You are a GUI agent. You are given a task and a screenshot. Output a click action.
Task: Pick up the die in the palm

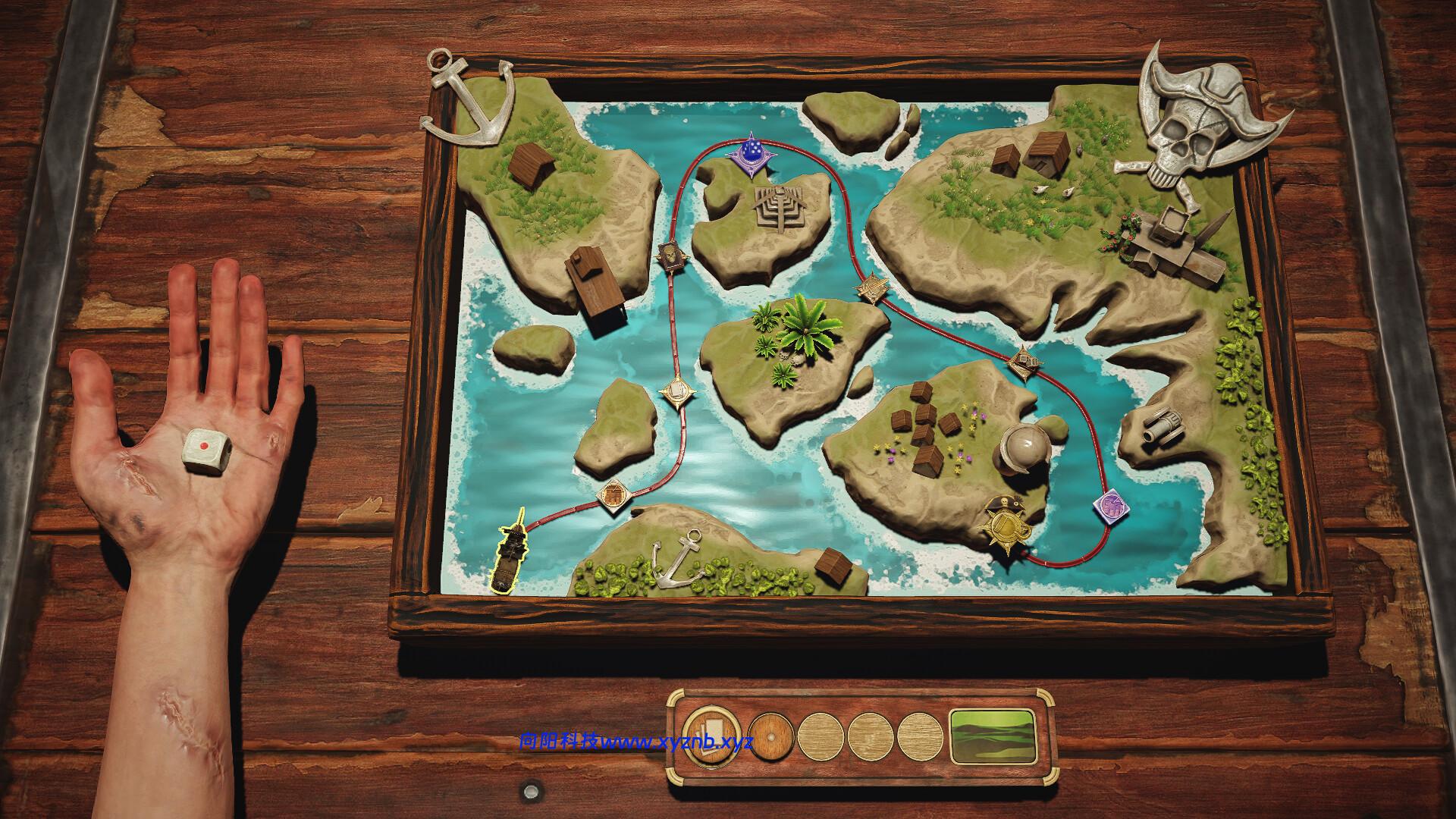206,452
